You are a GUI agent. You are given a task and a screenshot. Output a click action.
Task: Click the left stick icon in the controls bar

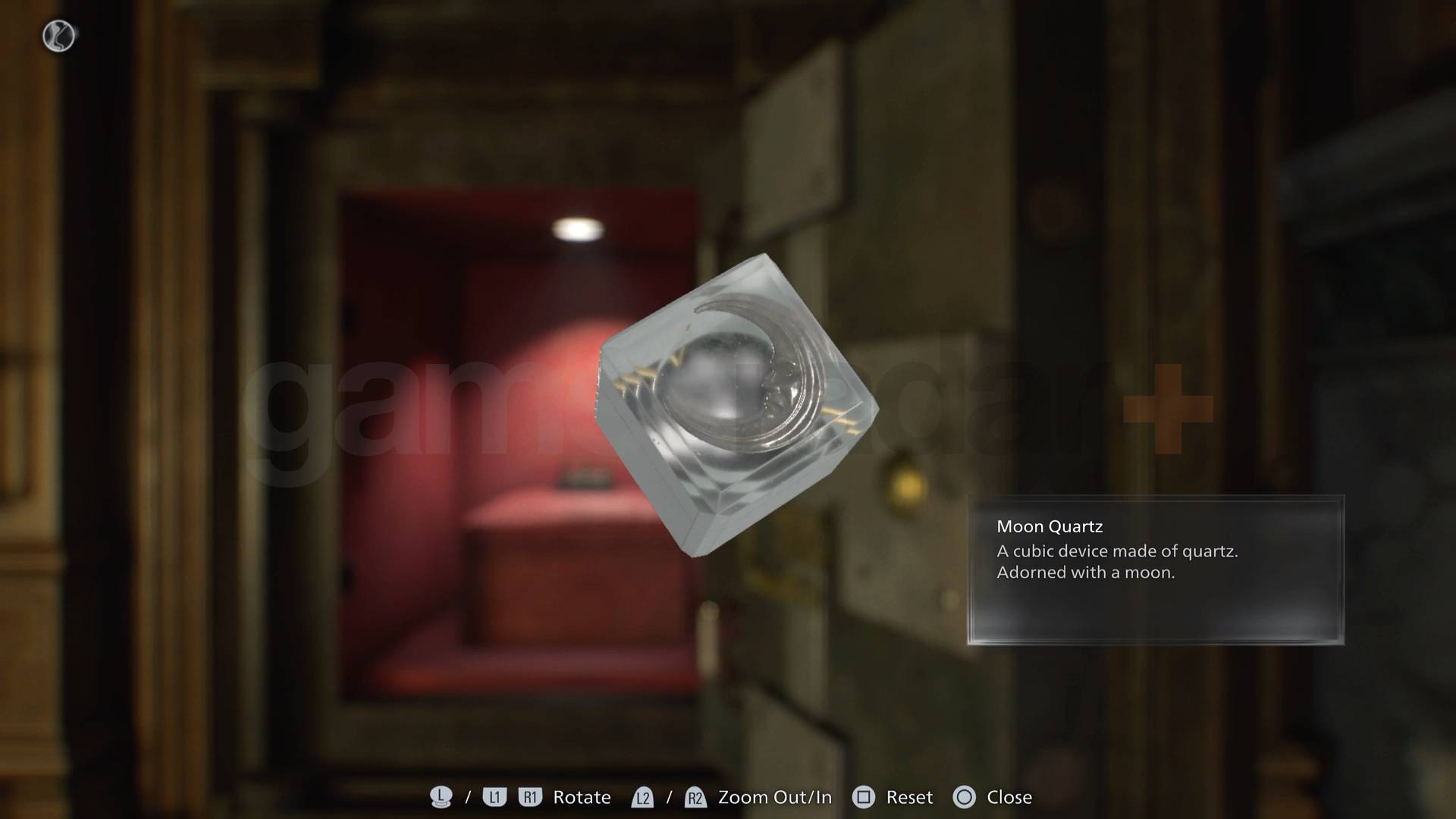tap(441, 797)
